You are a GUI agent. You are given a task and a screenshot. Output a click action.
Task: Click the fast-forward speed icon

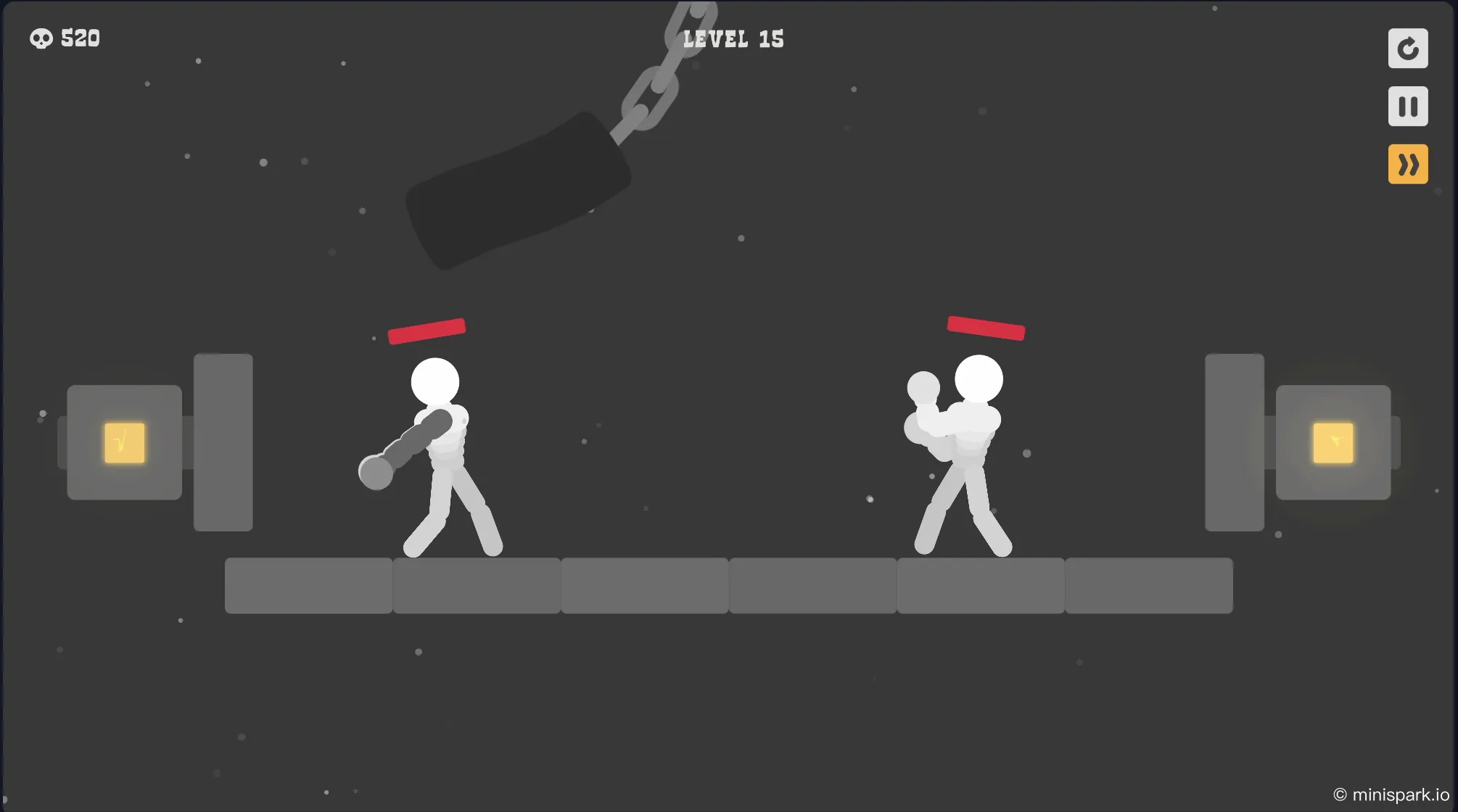1408,164
